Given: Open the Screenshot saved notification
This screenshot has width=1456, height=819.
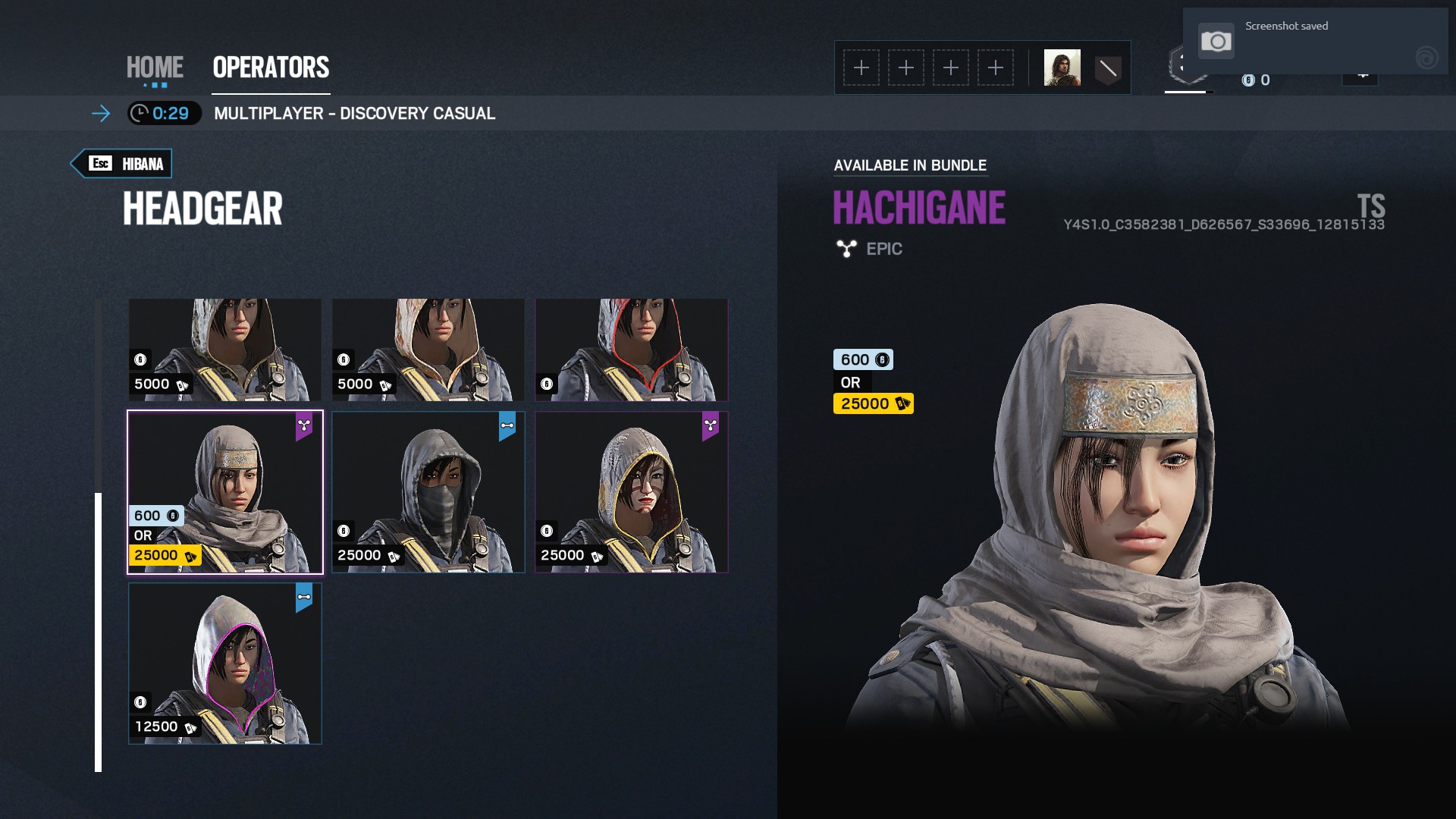Looking at the screenshot, I should point(1315,41).
